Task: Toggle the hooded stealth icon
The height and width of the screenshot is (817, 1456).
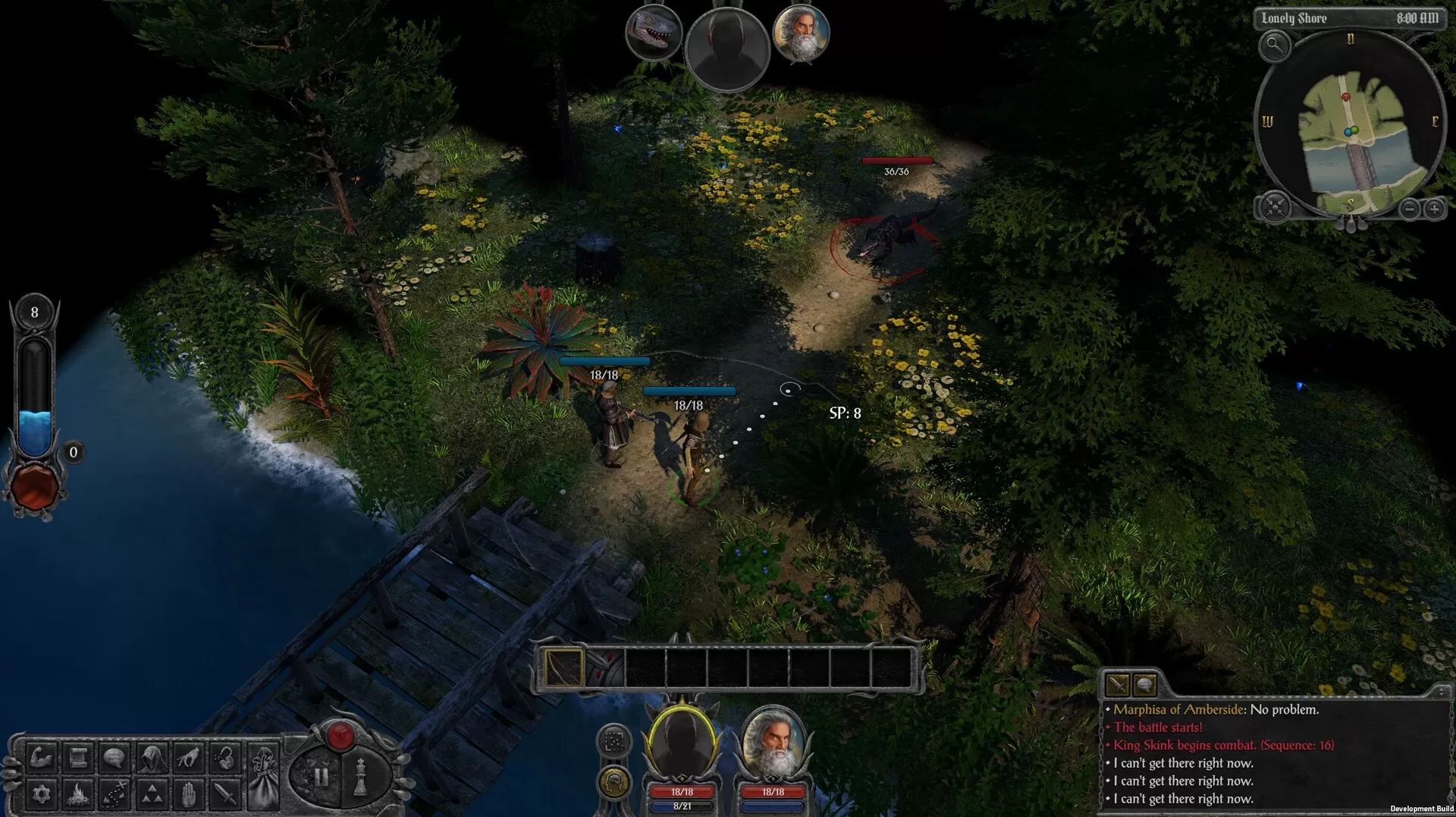Action: 151,759
